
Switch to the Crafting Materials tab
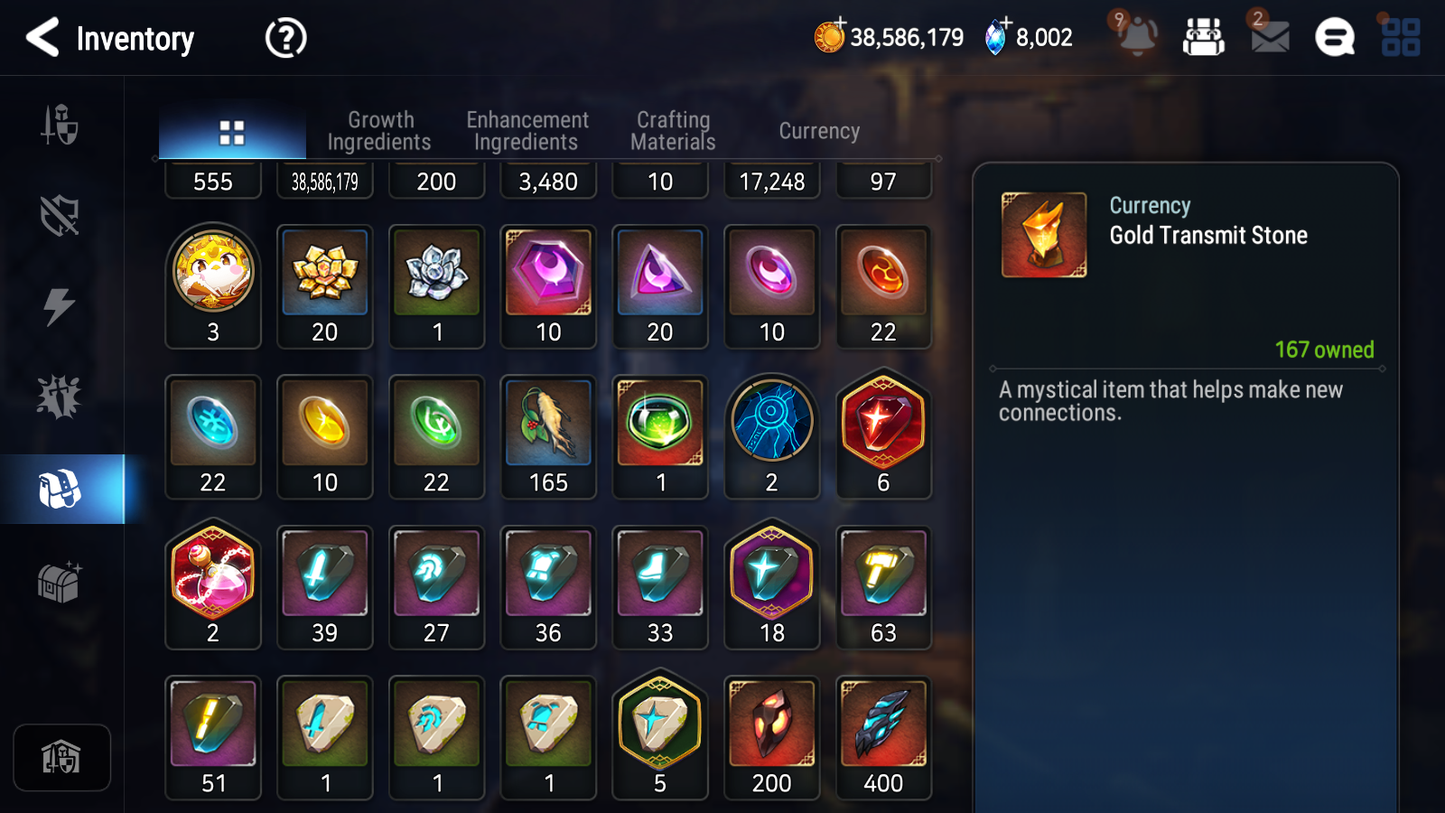tap(672, 130)
